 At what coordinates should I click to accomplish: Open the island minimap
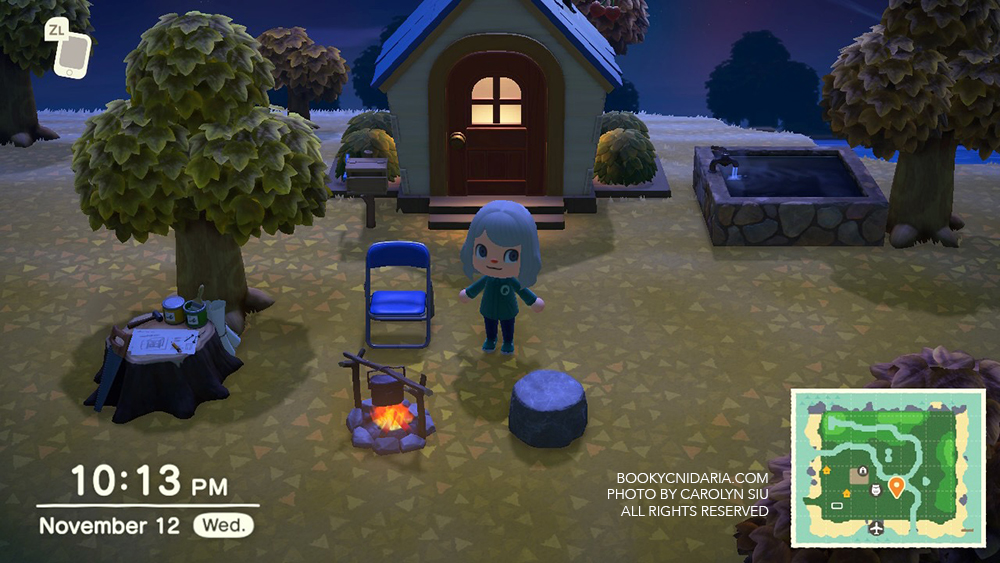point(888,468)
